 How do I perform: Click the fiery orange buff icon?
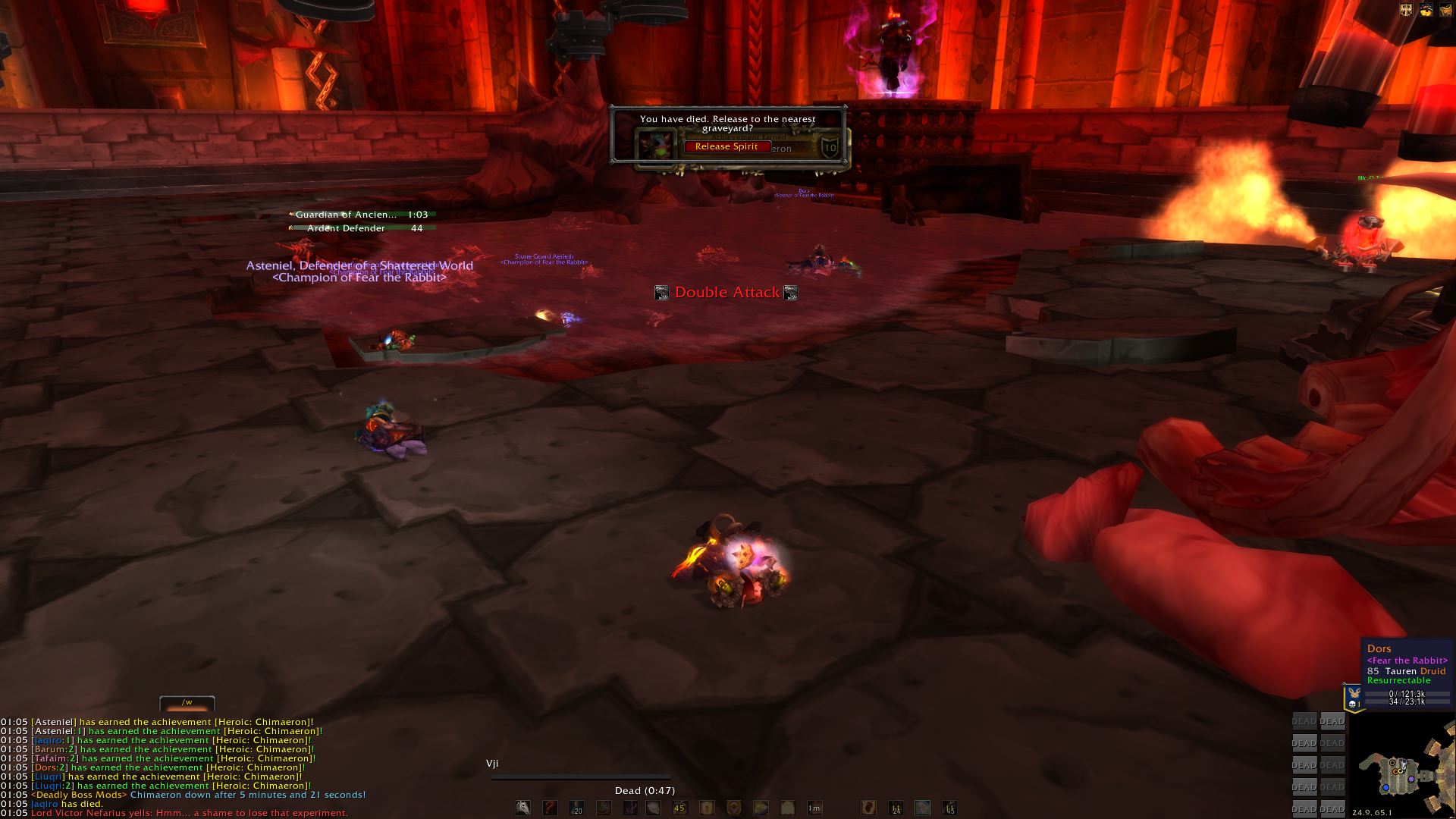[1426, 11]
